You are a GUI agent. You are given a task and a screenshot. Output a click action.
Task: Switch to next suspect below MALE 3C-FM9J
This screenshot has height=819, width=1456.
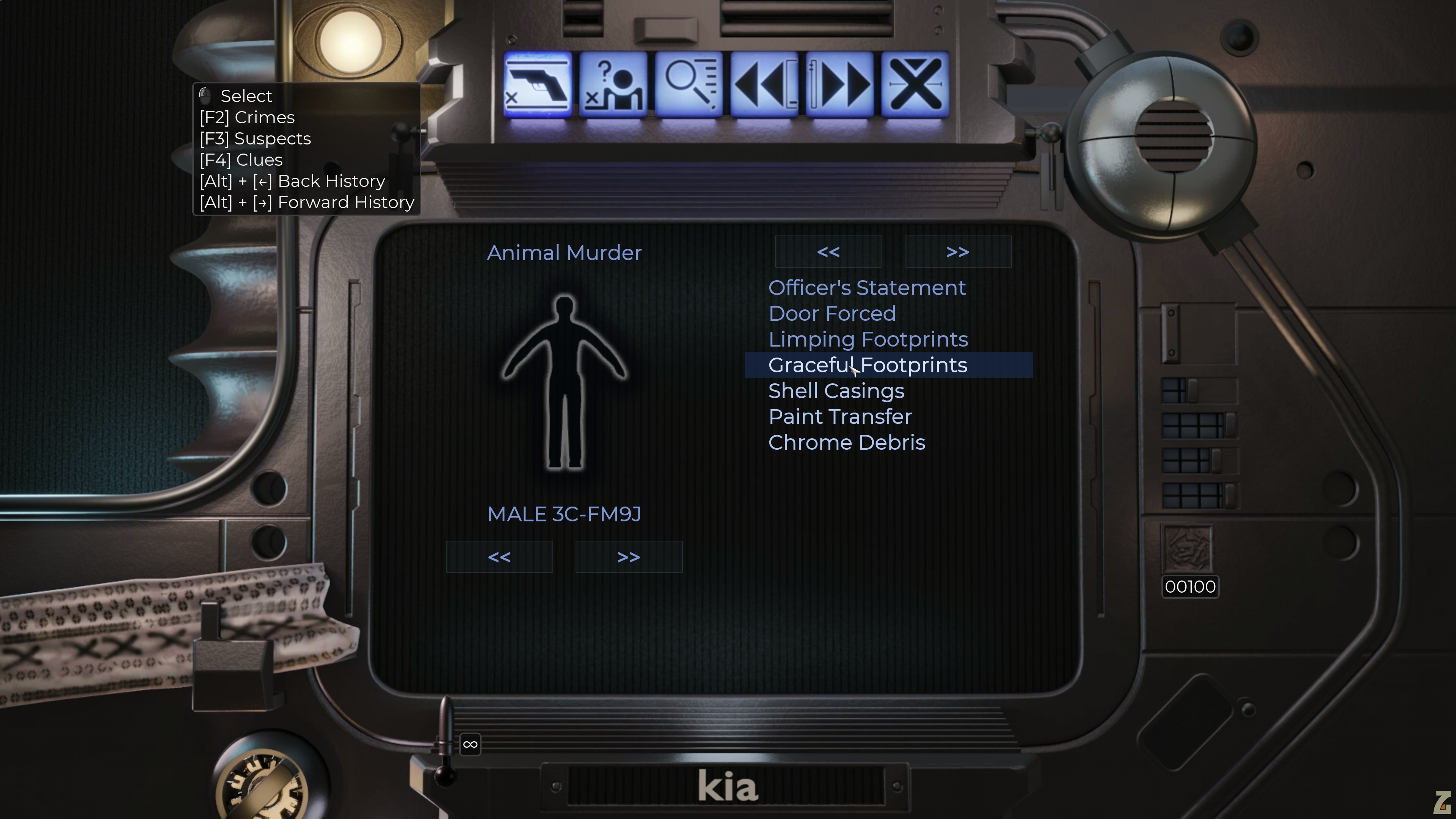pyautogui.click(x=629, y=557)
